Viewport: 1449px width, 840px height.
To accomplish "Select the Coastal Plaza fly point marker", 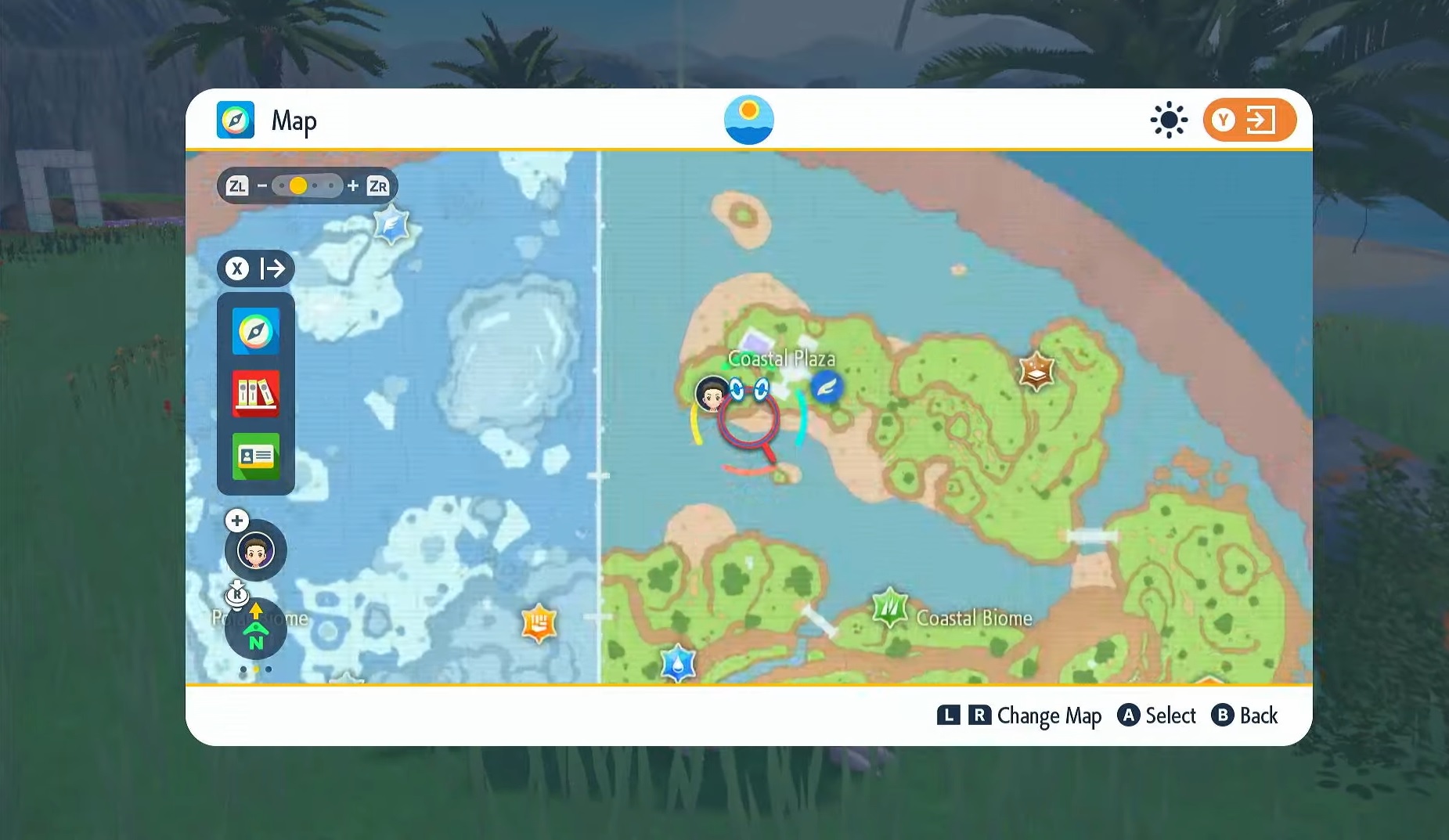I will tap(826, 386).
